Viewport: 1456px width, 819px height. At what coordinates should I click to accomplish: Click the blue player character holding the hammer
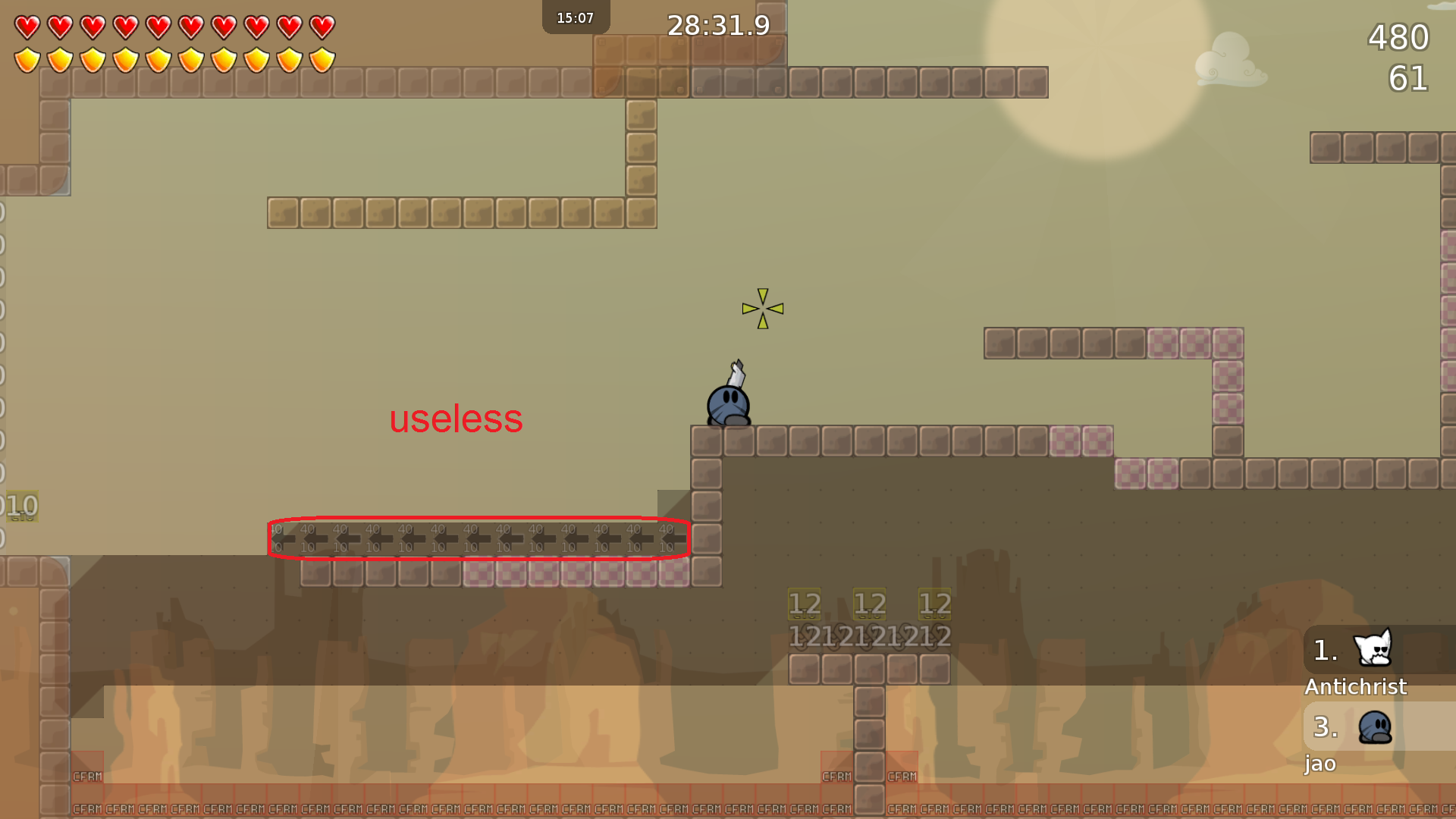pos(727,403)
